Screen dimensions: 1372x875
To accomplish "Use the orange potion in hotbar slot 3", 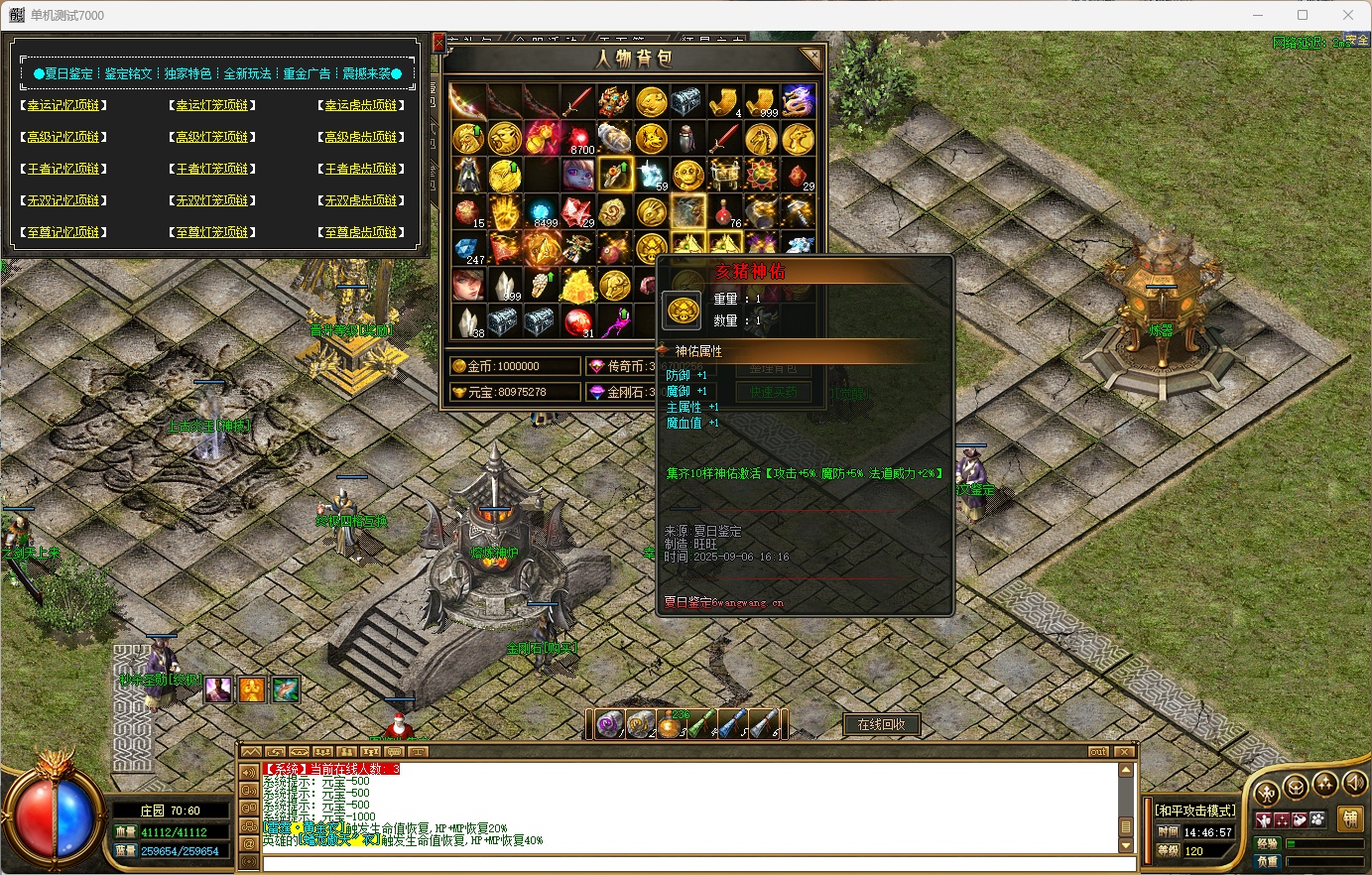I will click(673, 725).
